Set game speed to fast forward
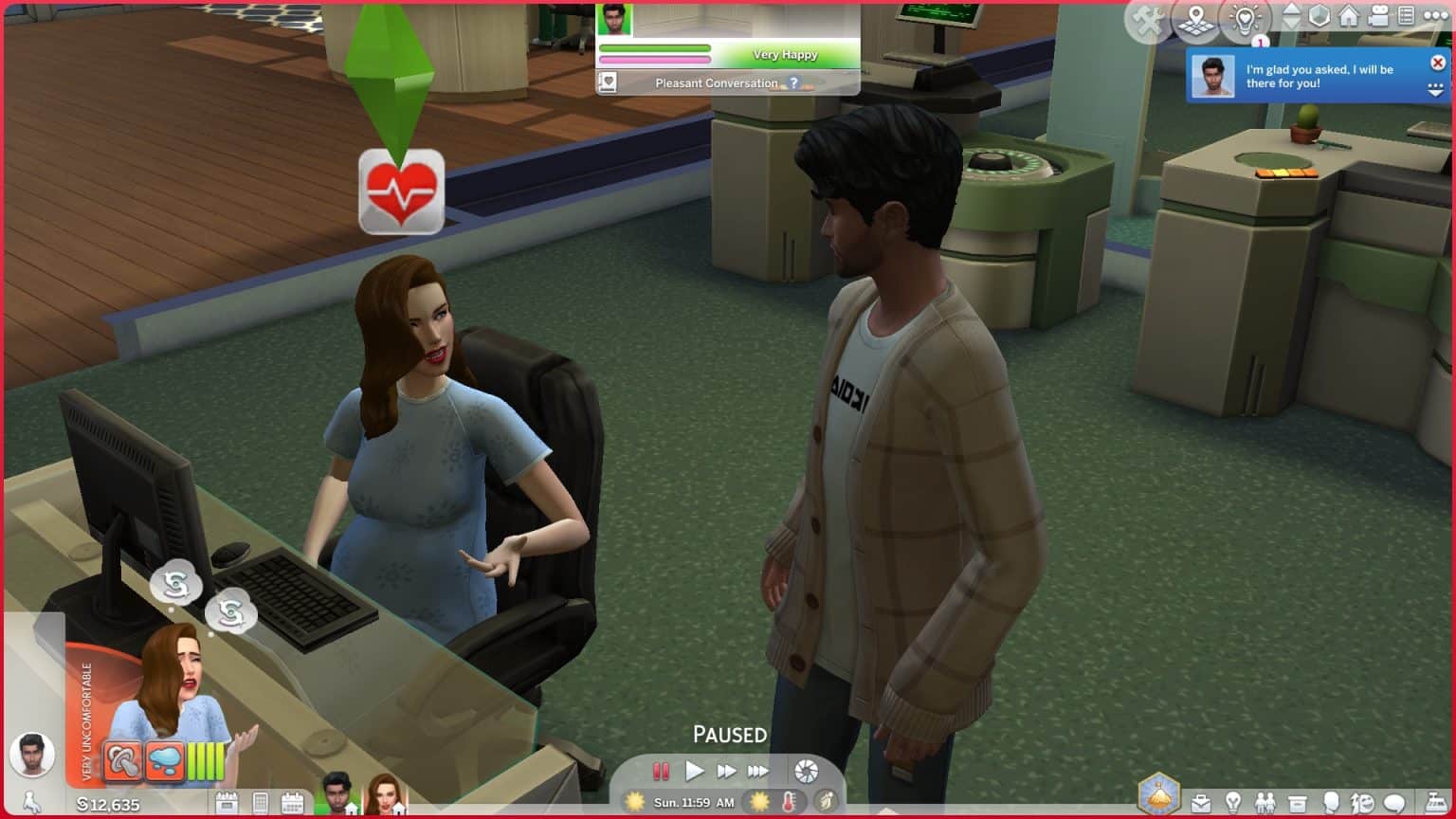Viewport: 1456px width, 819px height. pyautogui.click(x=726, y=772)
